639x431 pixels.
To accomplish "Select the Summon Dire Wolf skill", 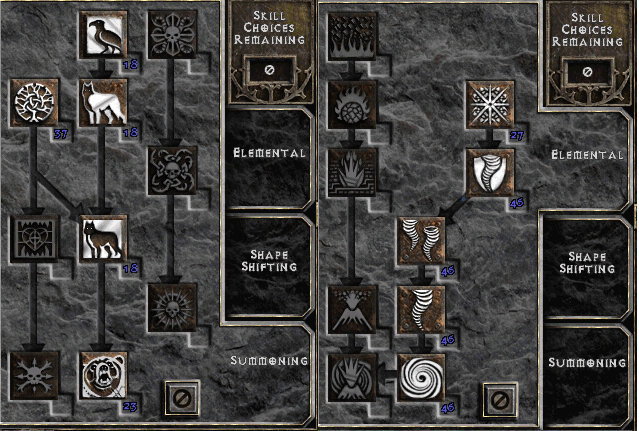I will 102,237.
